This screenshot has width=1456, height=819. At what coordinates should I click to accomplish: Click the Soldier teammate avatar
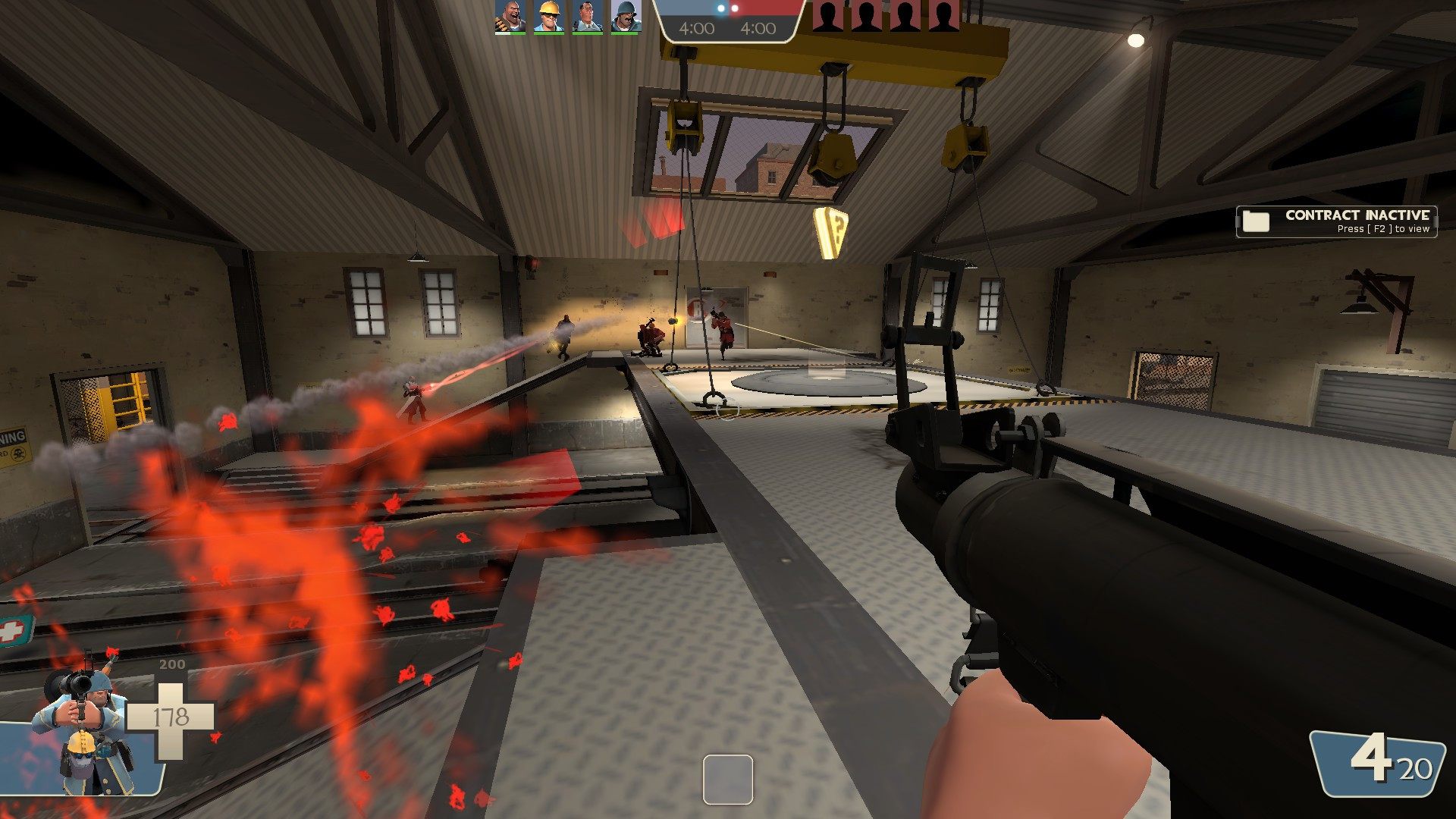[x=628, y=17]
